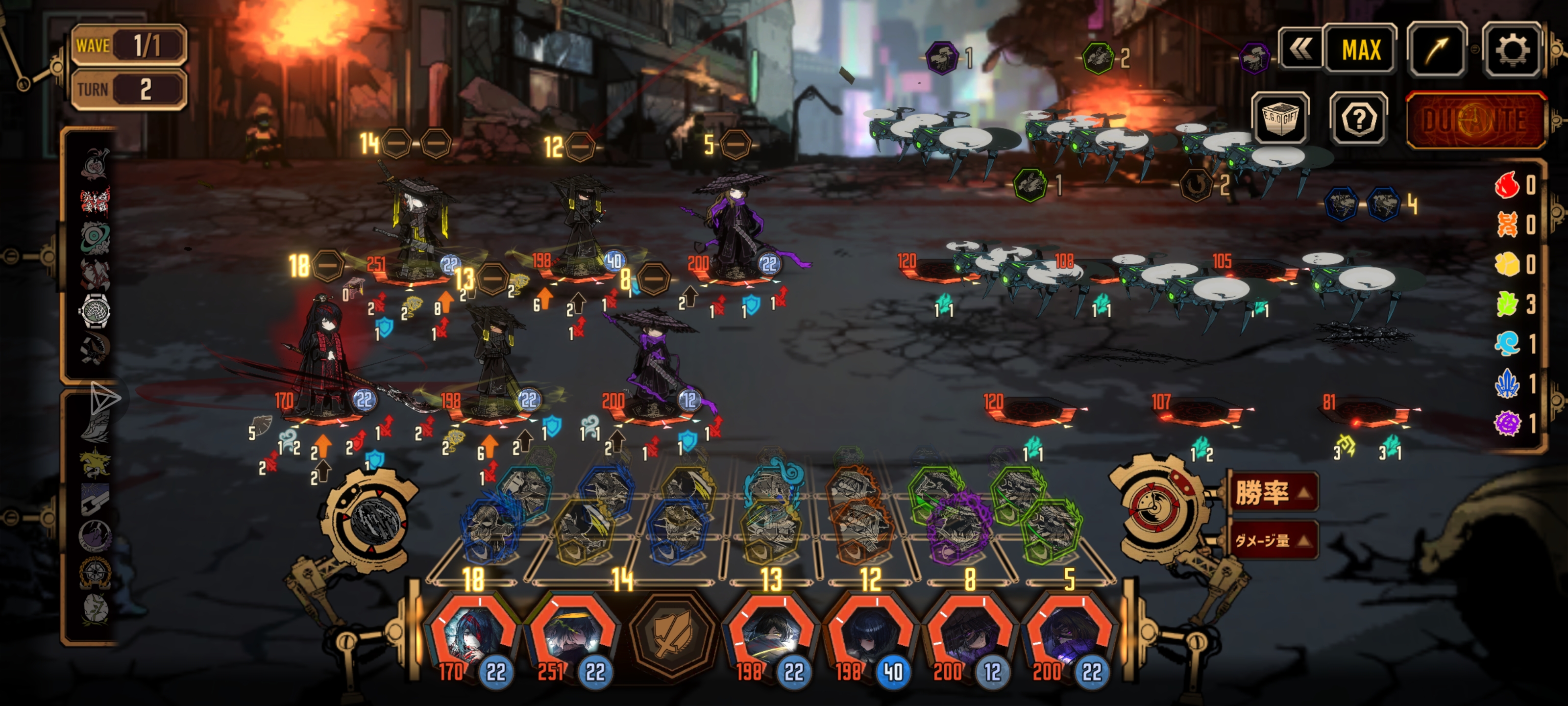Start combat with the red duel button
The image size is (1568, 706).
[x=1474, y=120]
